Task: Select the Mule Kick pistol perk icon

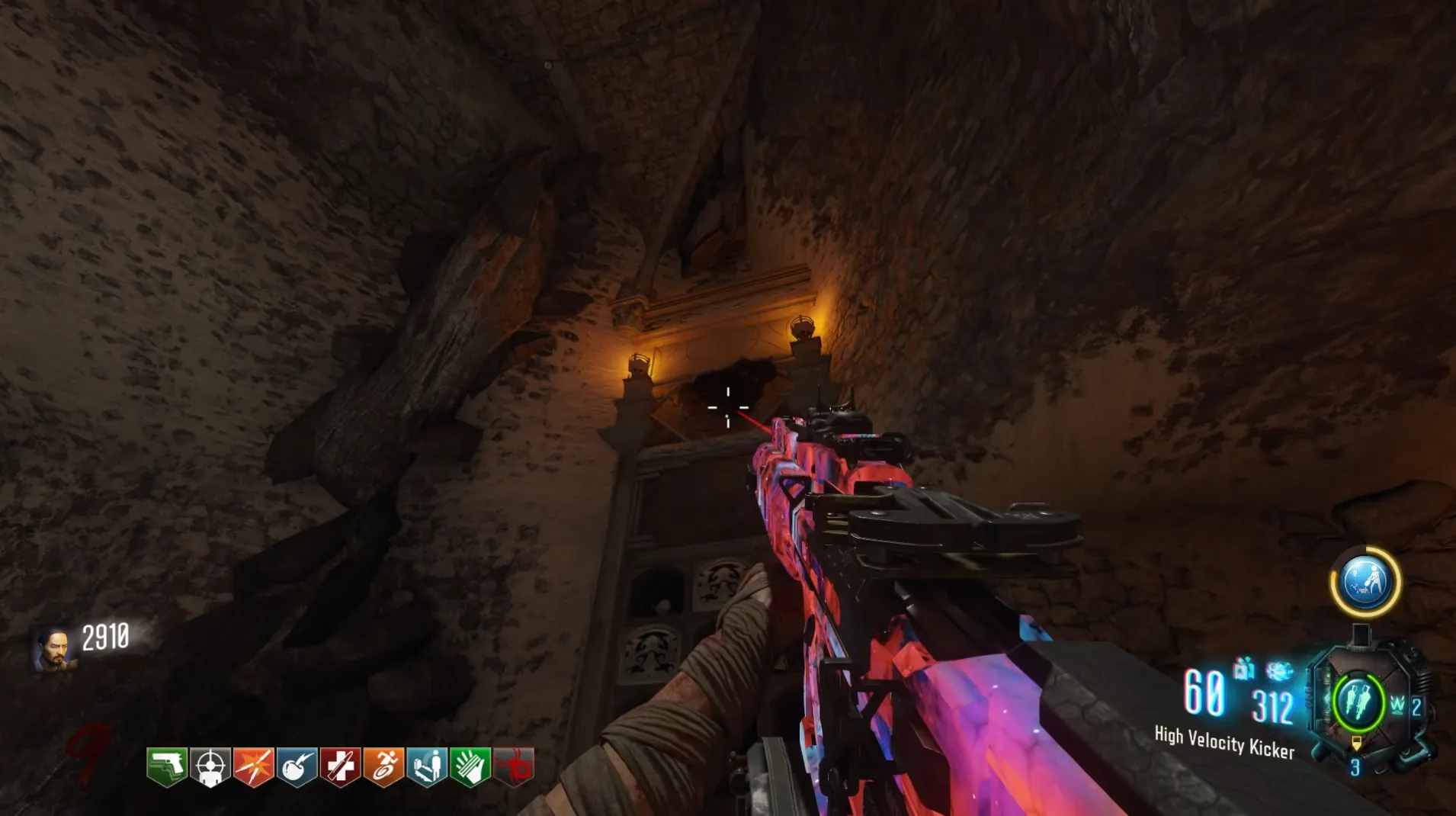Action: 167,766
